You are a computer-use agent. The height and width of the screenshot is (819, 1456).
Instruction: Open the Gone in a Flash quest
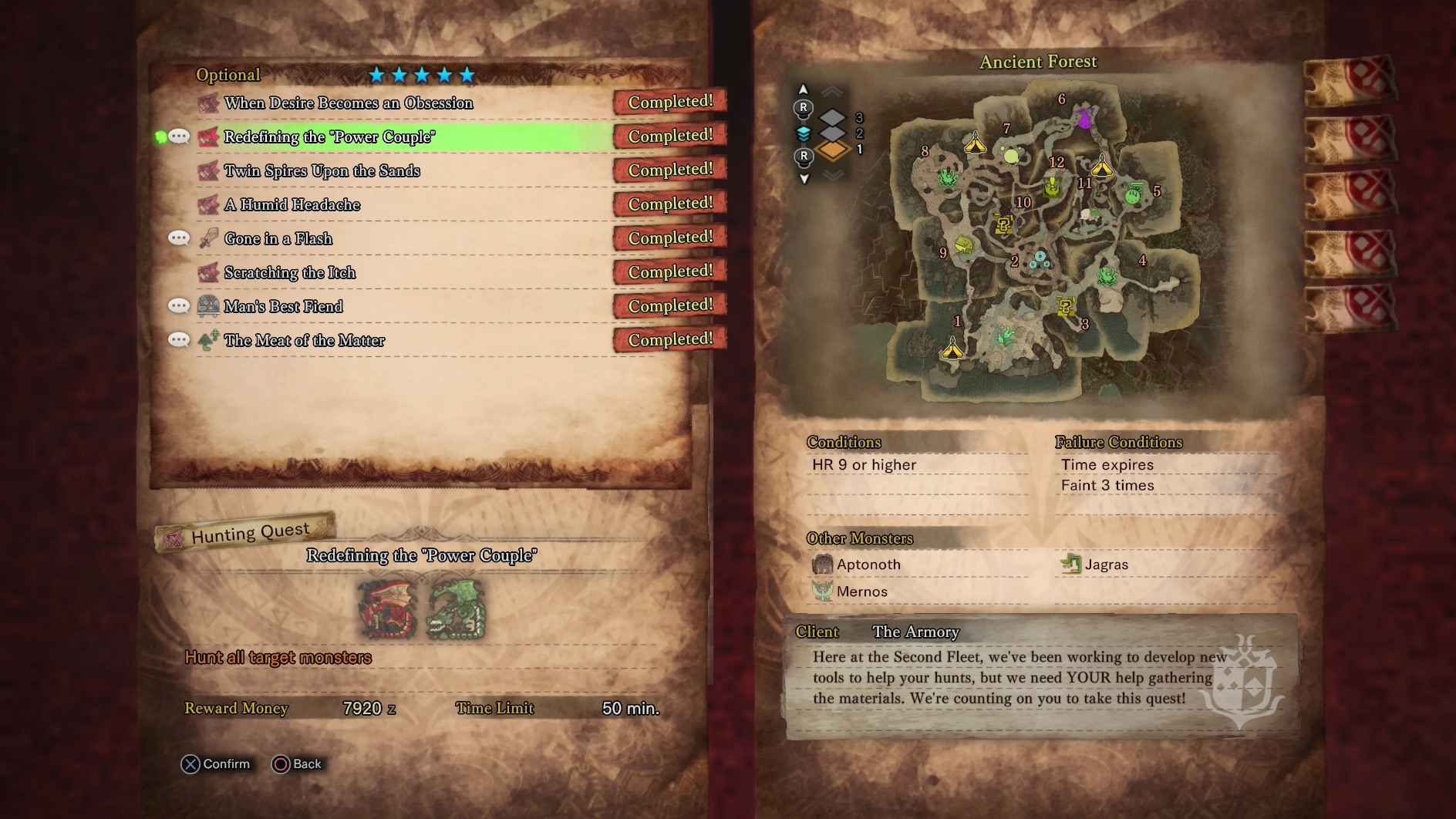[x=278, y=239]
